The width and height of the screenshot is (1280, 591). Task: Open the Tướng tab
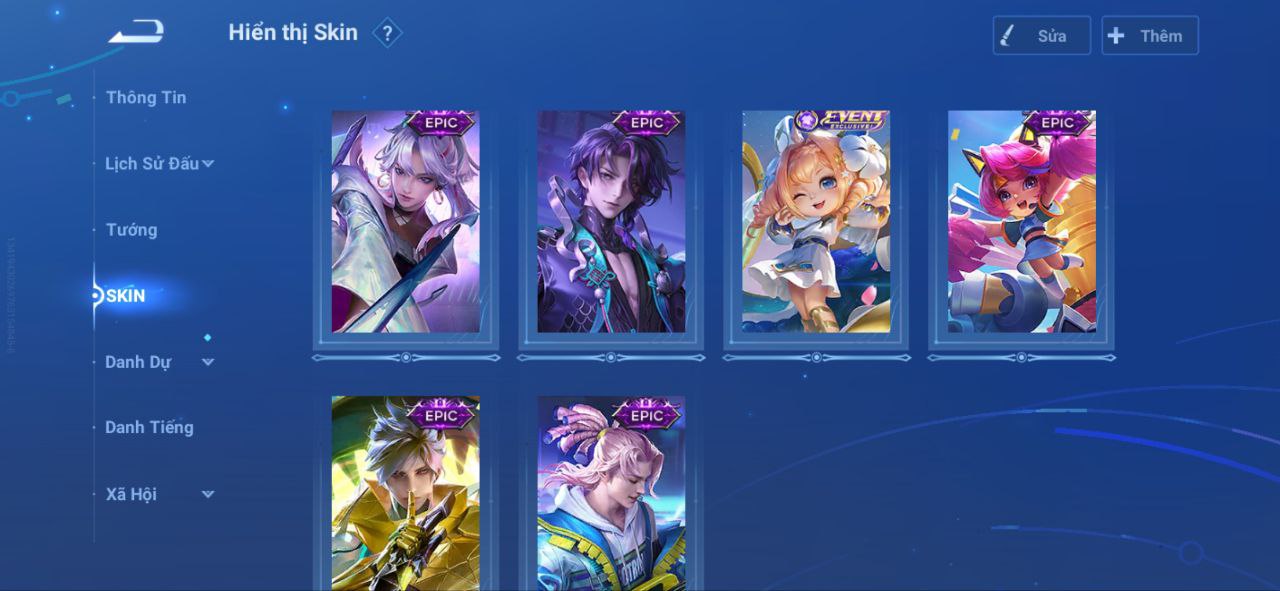click(132, 230)
